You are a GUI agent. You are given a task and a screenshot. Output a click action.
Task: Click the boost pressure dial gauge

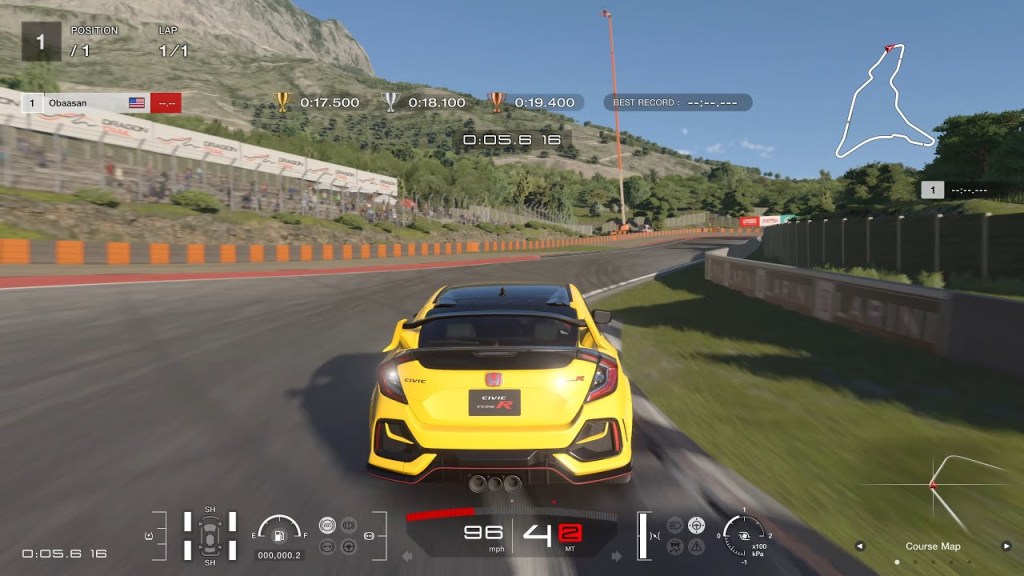[x=744, y=533]
